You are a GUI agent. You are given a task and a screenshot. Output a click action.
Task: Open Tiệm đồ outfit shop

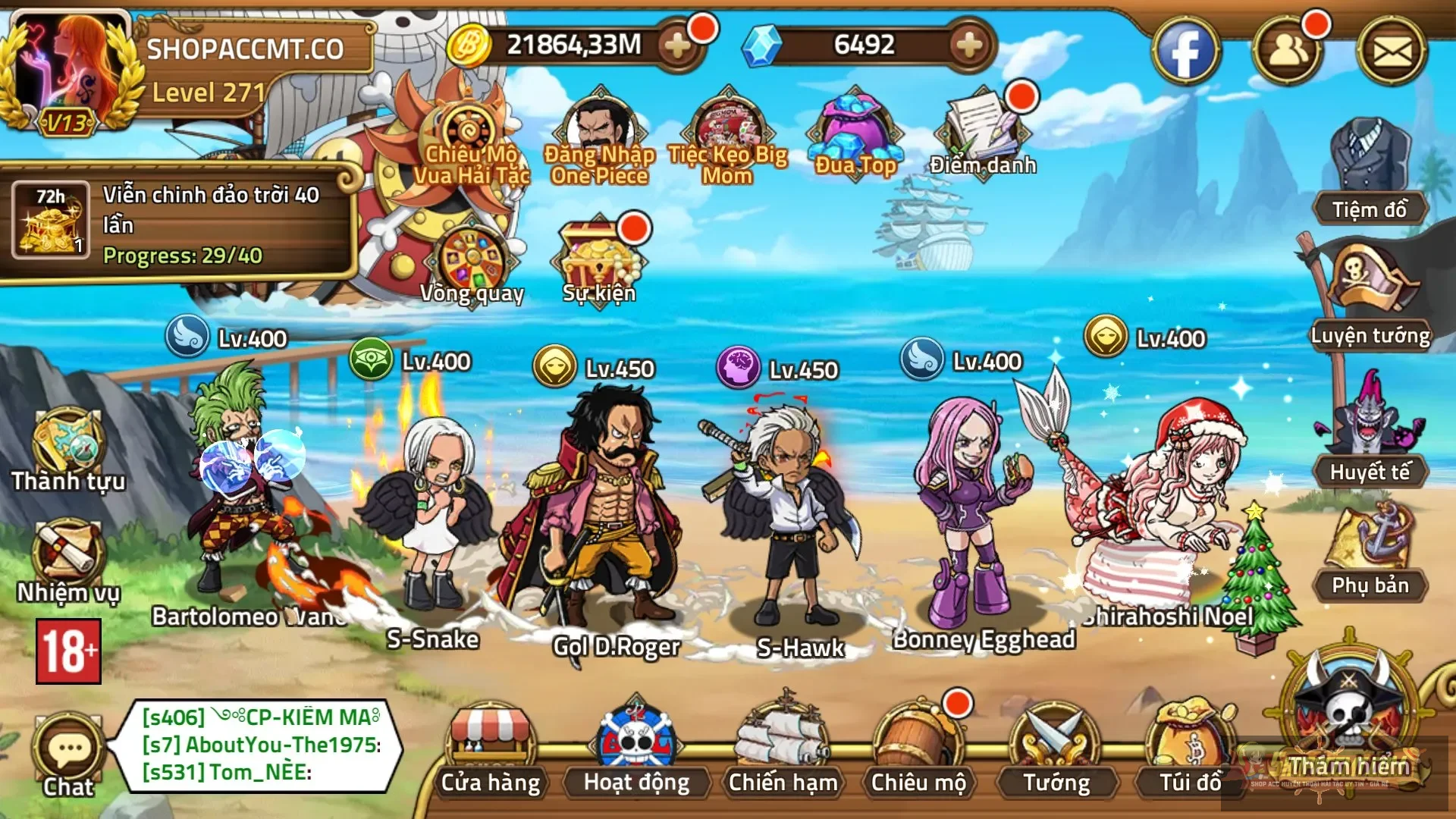point(1370,171)
